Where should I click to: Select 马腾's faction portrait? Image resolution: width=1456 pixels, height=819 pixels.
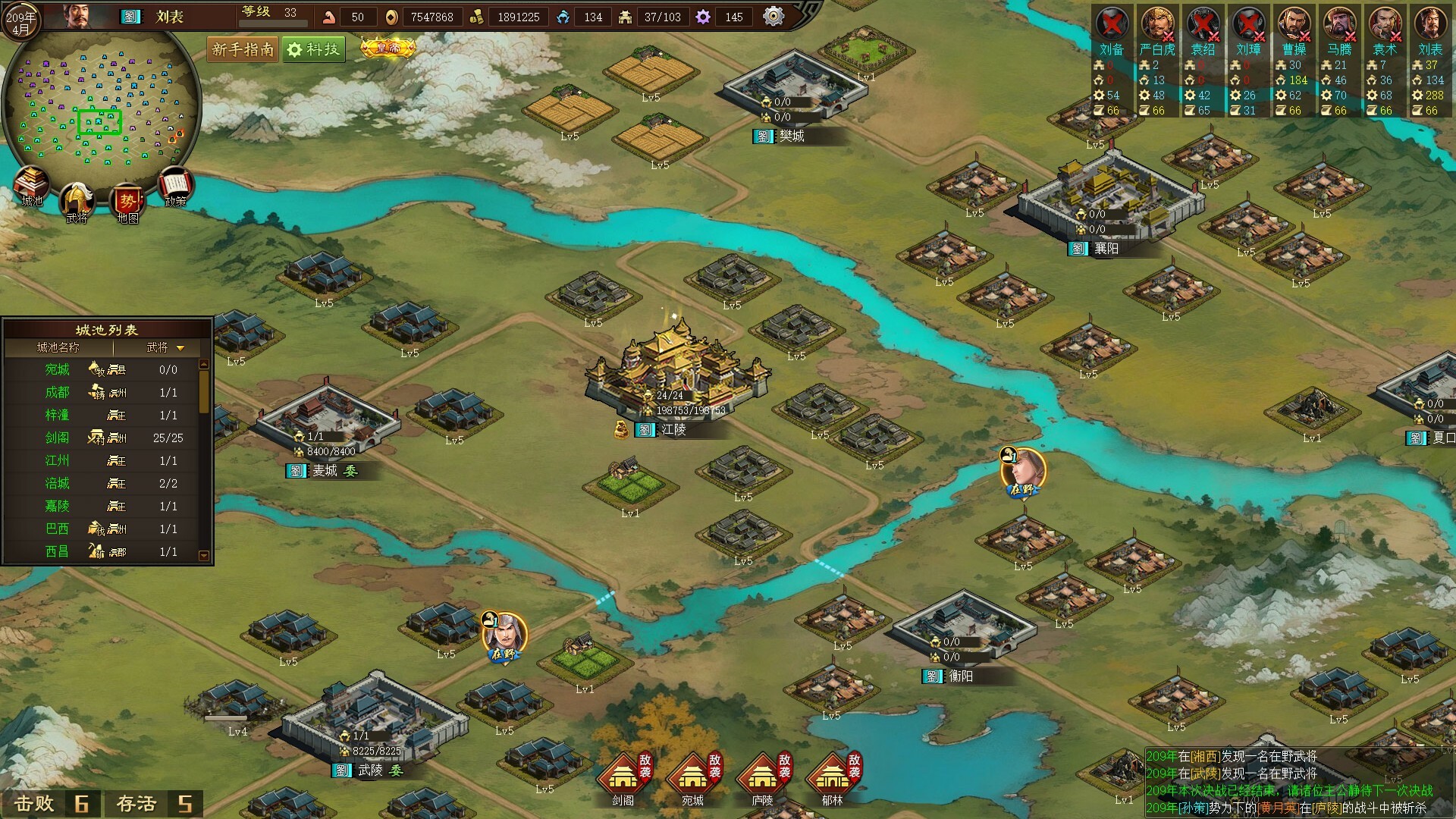1339,25
